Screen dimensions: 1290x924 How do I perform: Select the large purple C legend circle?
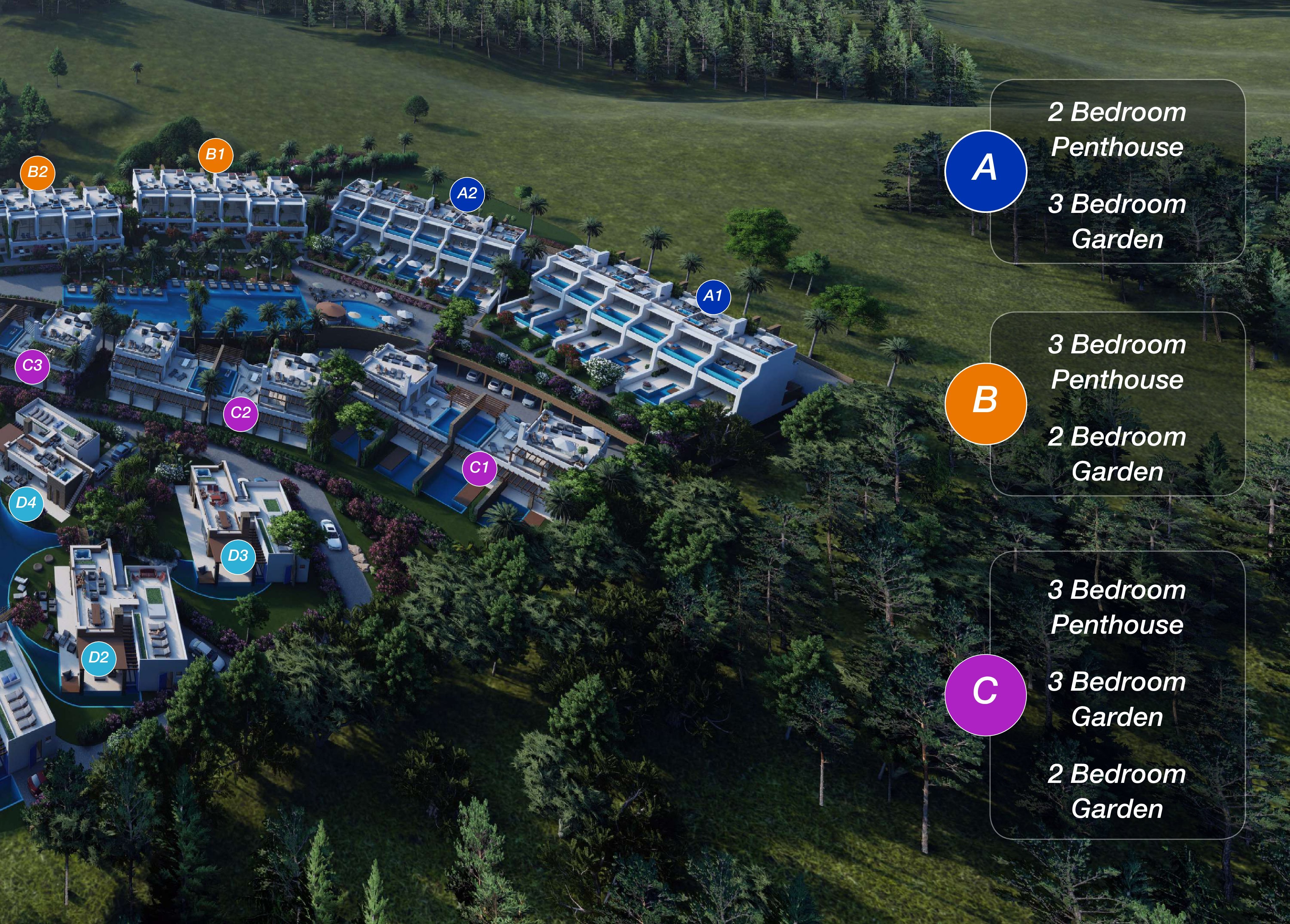click(985, 694)
